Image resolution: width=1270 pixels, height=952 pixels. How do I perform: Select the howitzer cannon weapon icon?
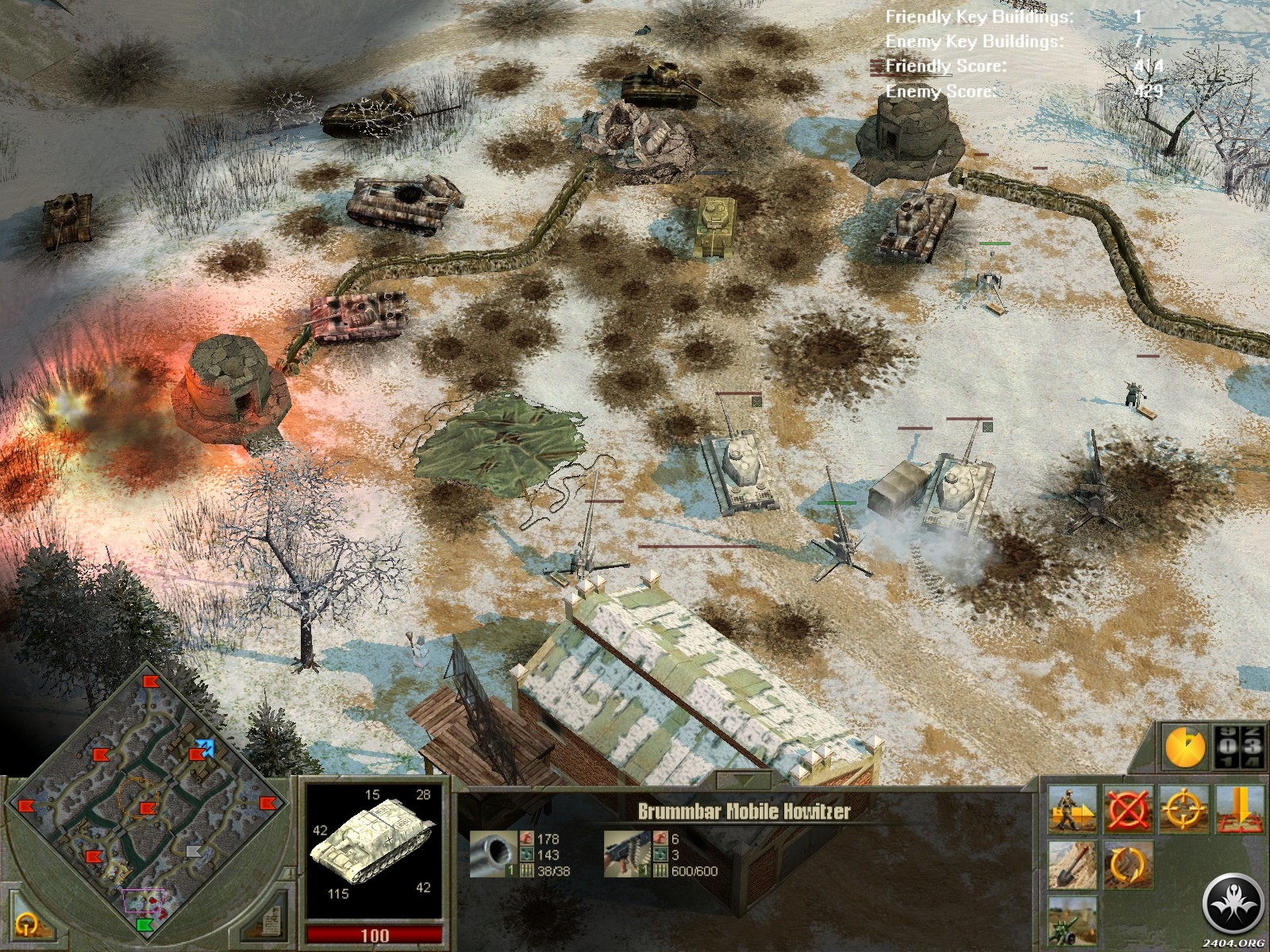pos(491,854)
